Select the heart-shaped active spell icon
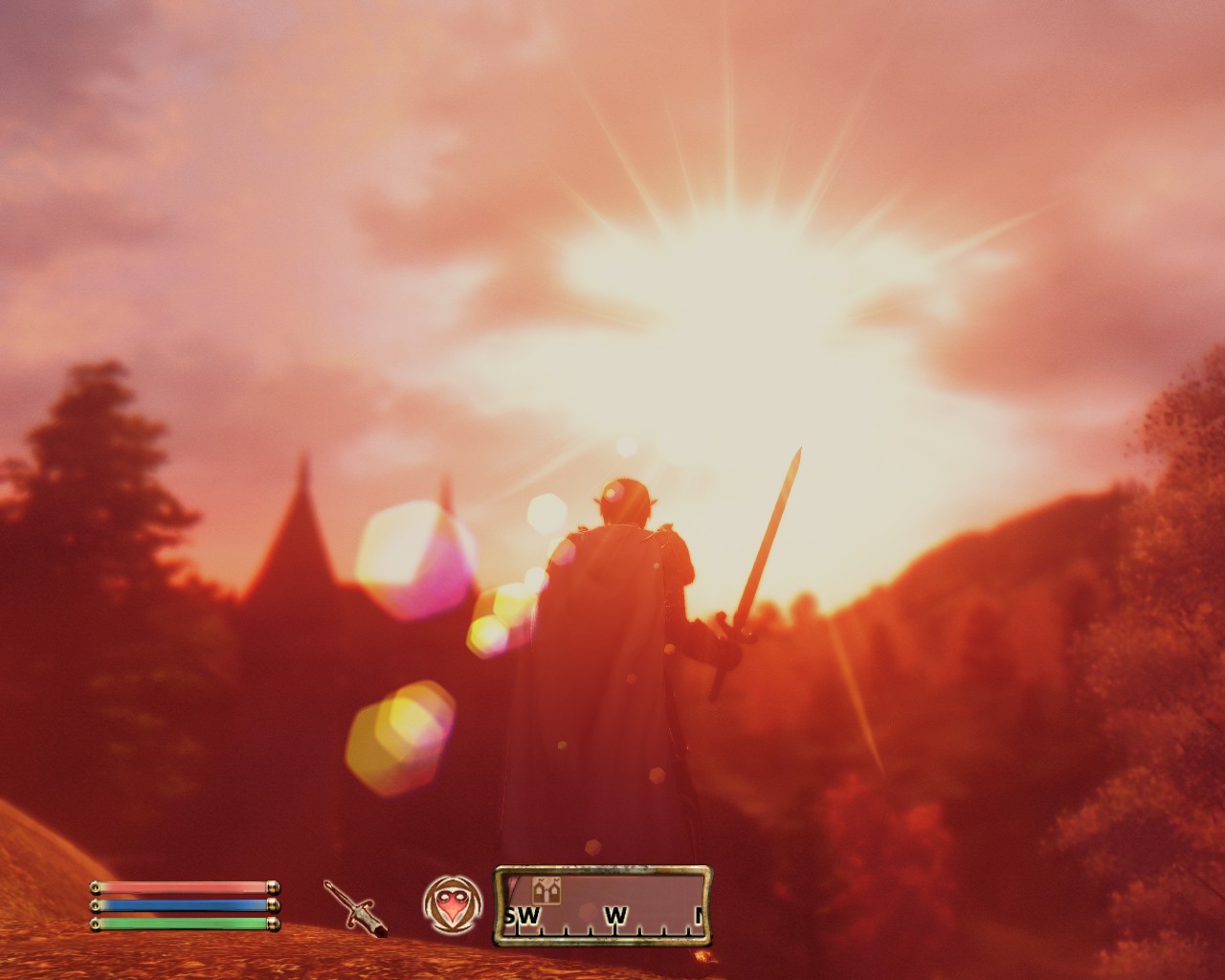The height and width of the screenshot is (980, 1225). pos(449,905)
